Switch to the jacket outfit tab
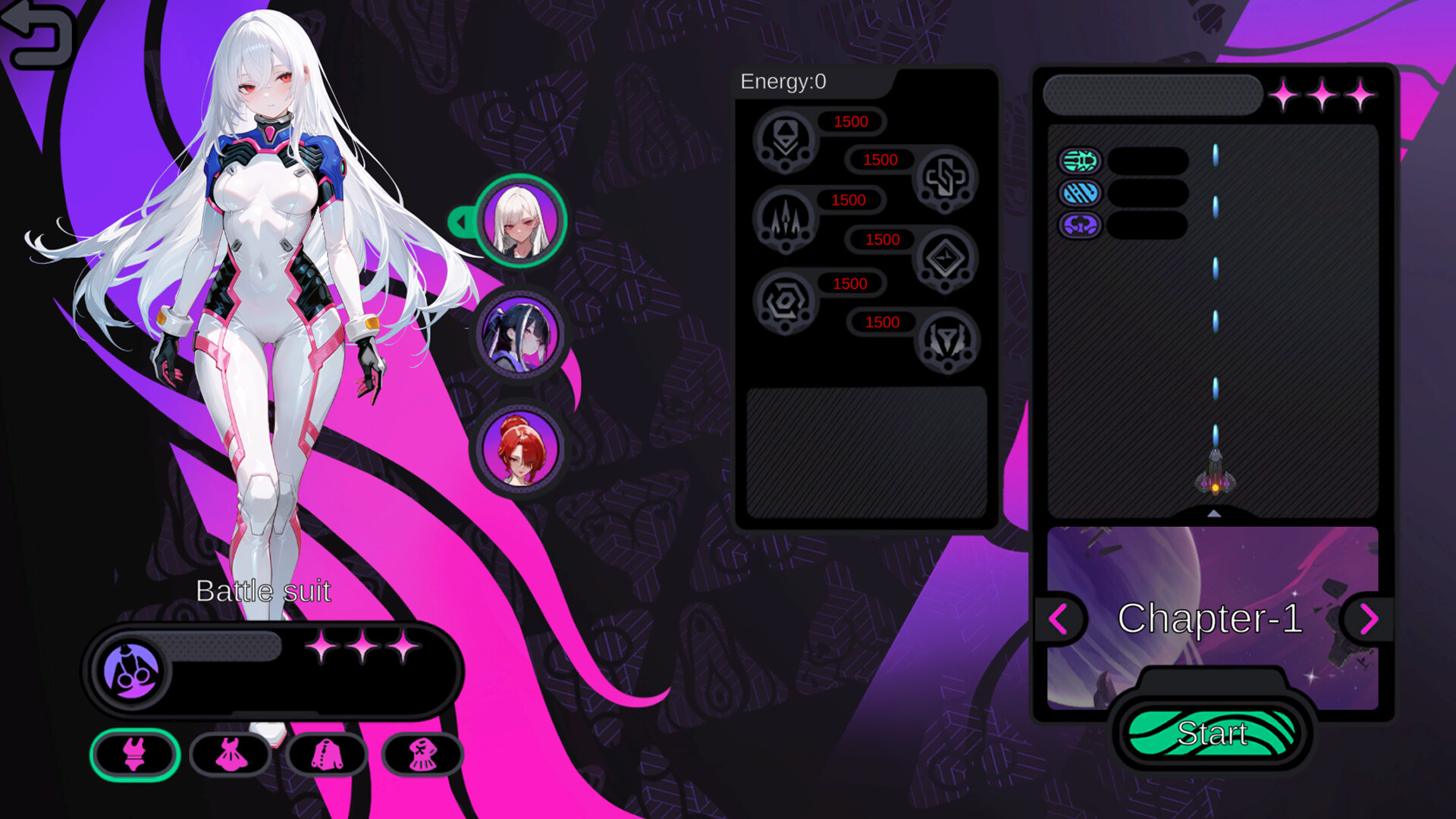Screen dimensions: 1456x819 pos(328,755)
